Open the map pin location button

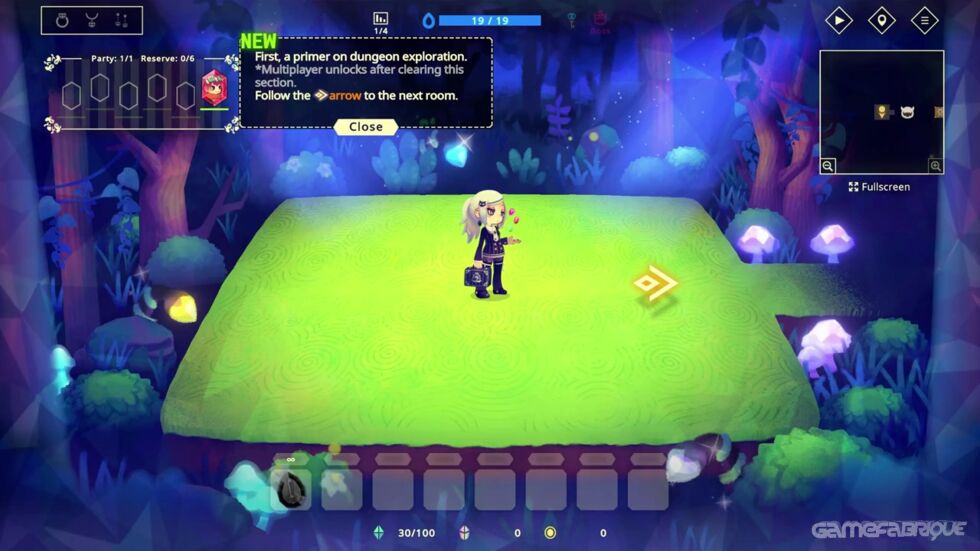tap(881, 20)
